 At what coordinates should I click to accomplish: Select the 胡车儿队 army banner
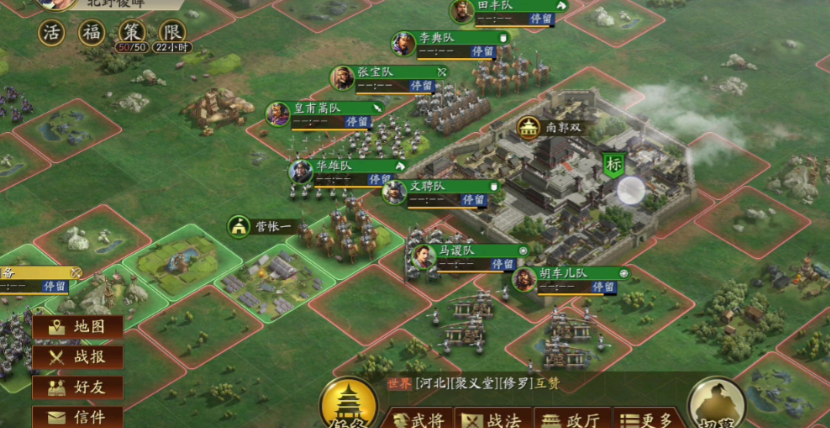click(x=568, y=275)
